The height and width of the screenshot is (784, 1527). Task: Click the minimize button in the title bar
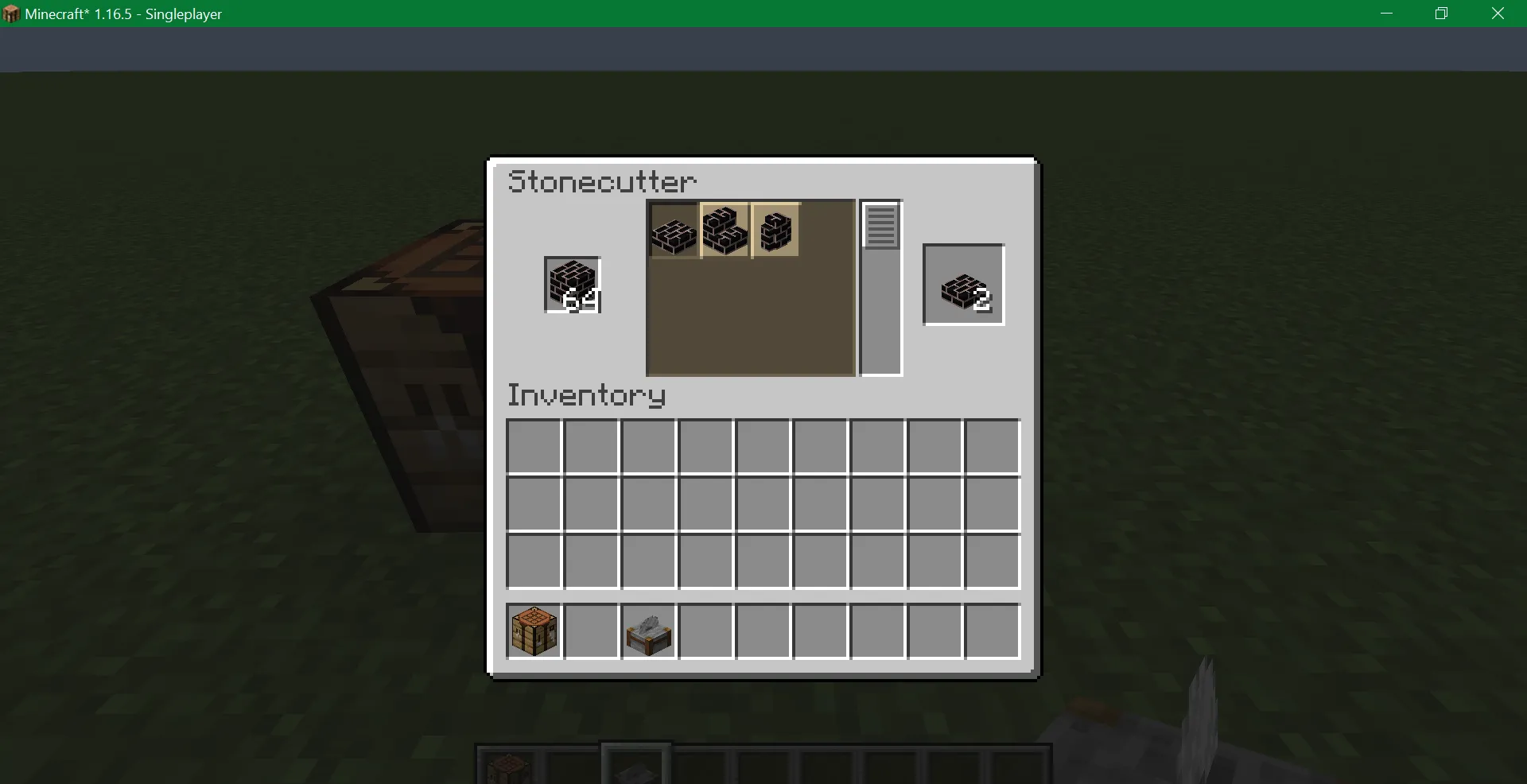pos(1386,14)
